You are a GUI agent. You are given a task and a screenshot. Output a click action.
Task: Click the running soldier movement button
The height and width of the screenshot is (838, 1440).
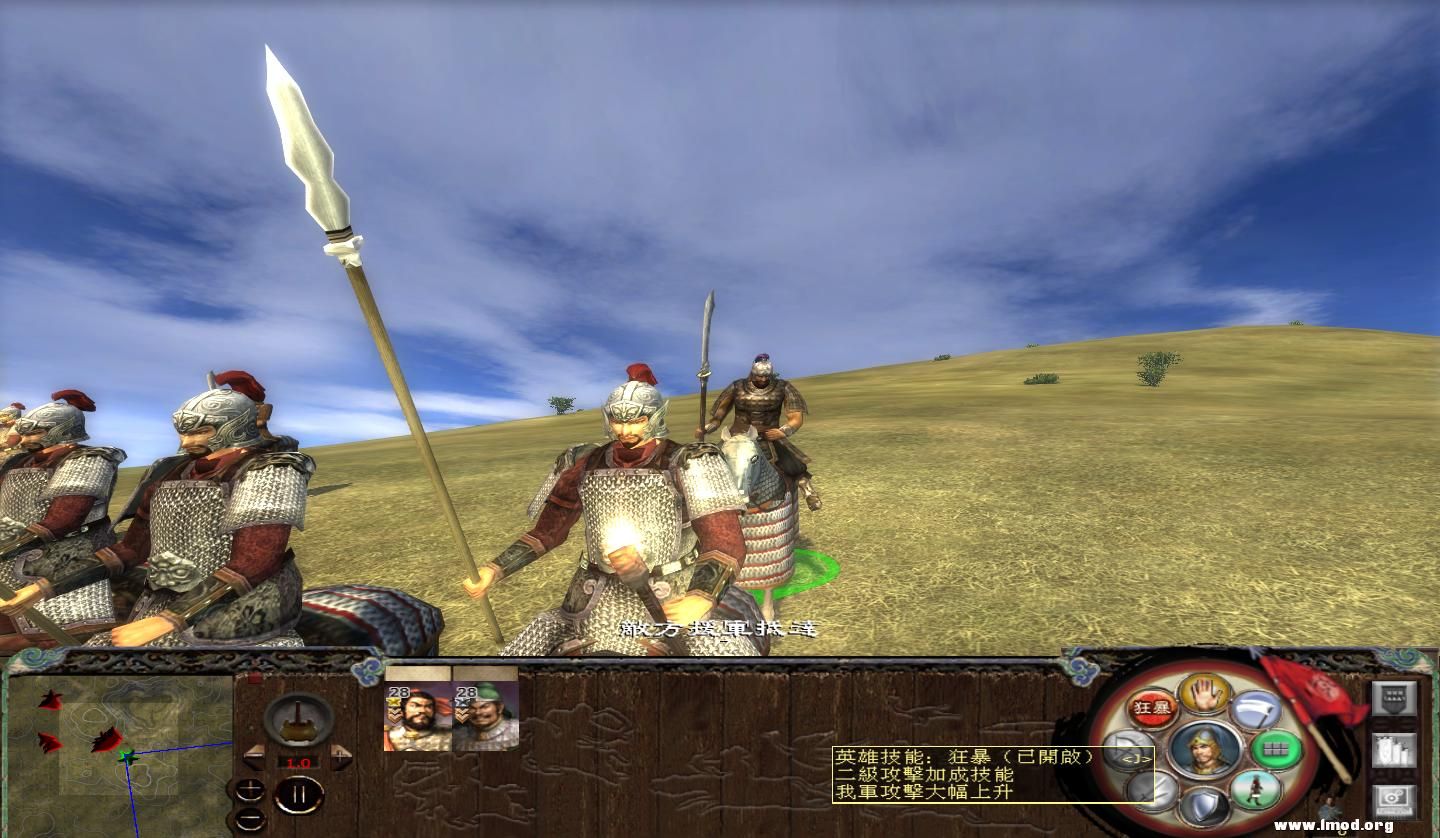[1256, 789]
